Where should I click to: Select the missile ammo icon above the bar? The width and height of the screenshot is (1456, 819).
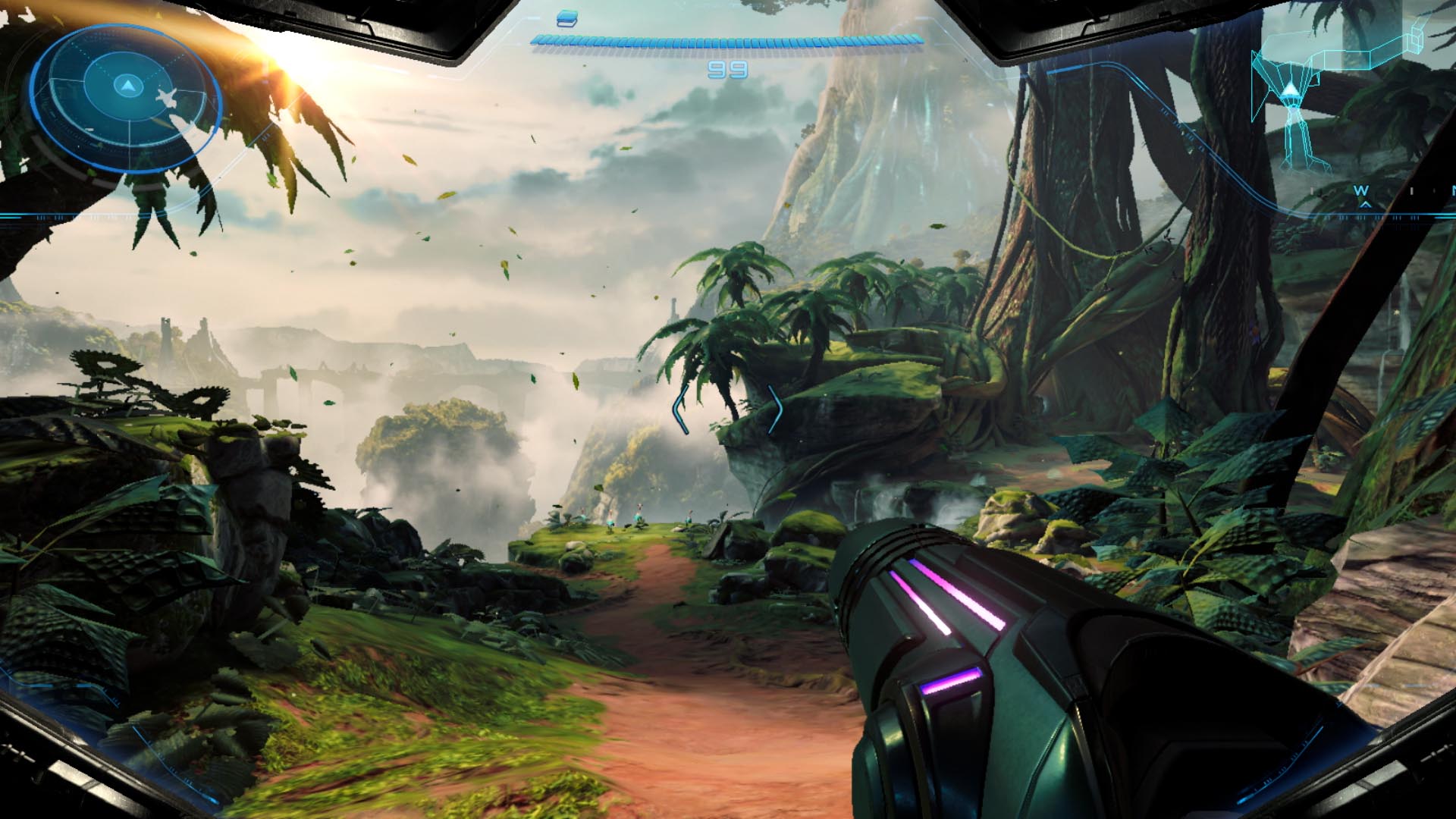point(566,19)
